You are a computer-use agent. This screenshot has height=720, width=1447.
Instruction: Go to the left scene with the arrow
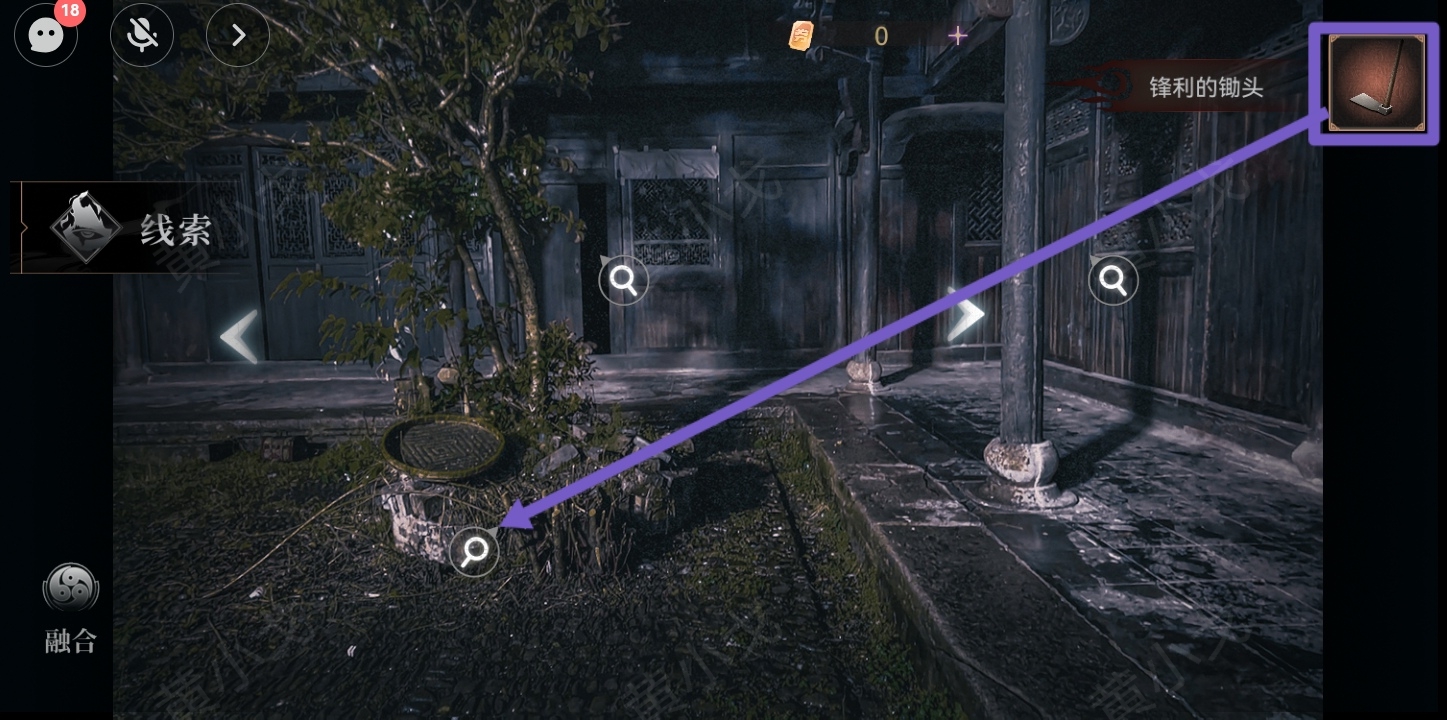pyautogui.click(x=240, y=336)
